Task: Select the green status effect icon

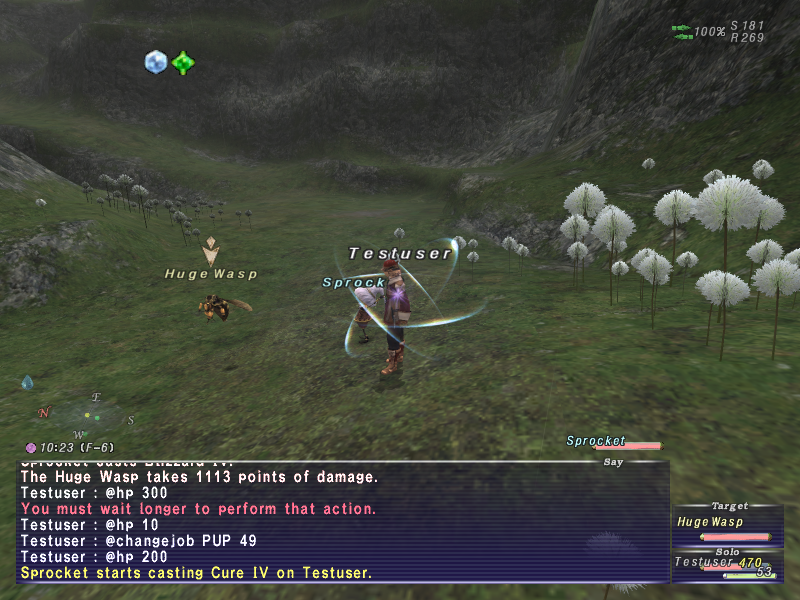Action: 182,63
